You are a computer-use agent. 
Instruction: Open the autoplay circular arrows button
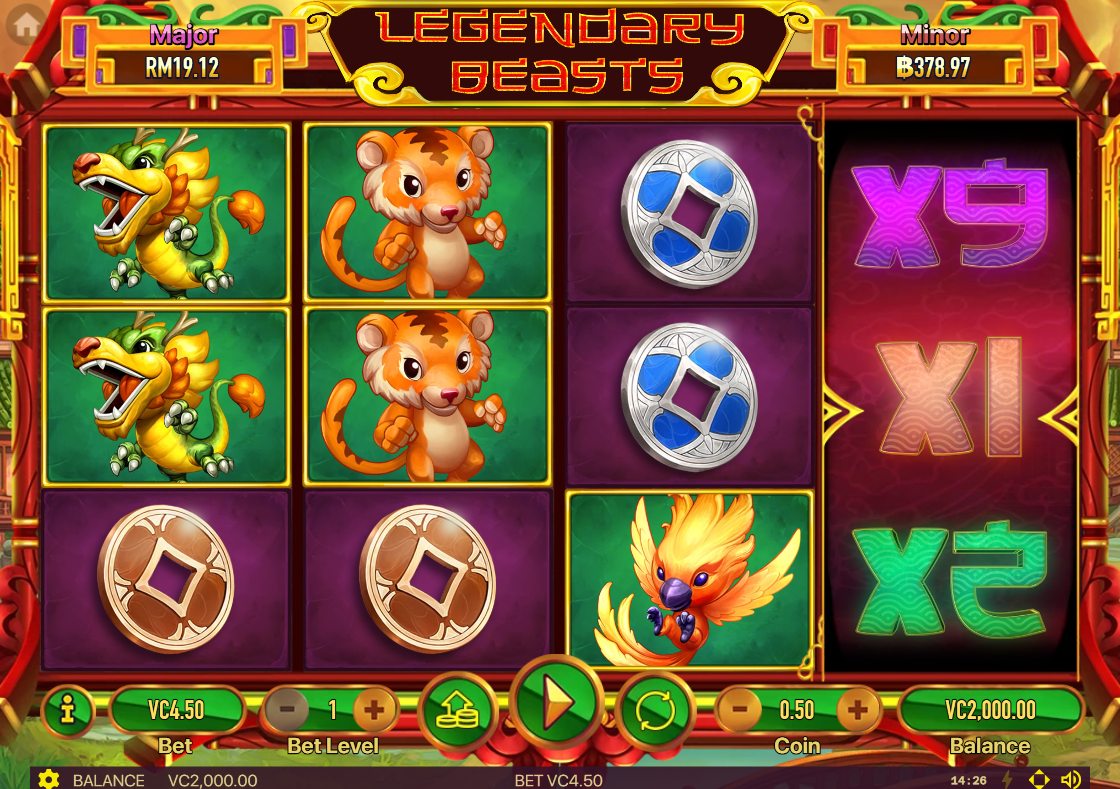(655, 711)
